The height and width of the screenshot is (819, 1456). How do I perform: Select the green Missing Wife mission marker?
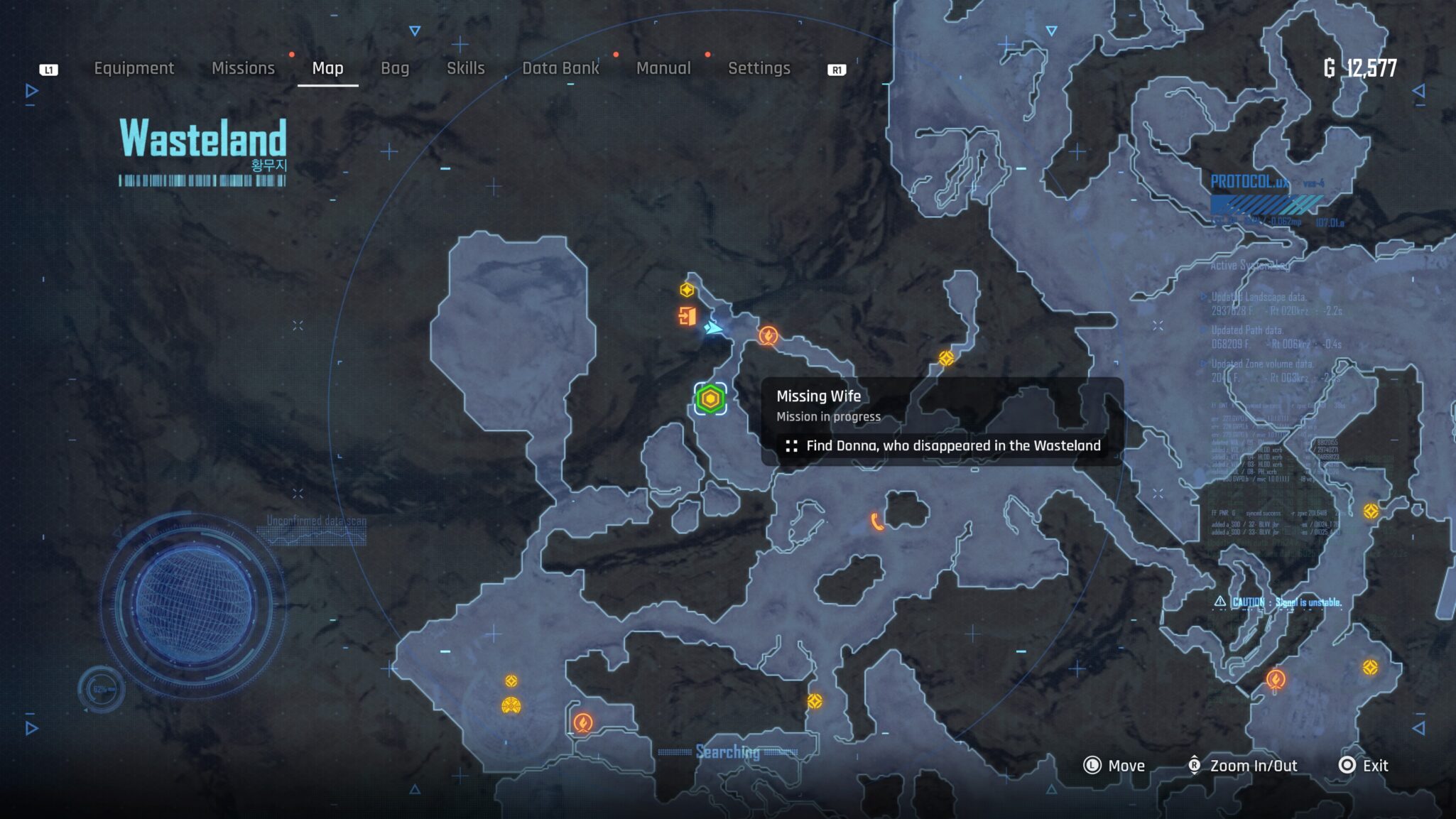pos(710,399)
